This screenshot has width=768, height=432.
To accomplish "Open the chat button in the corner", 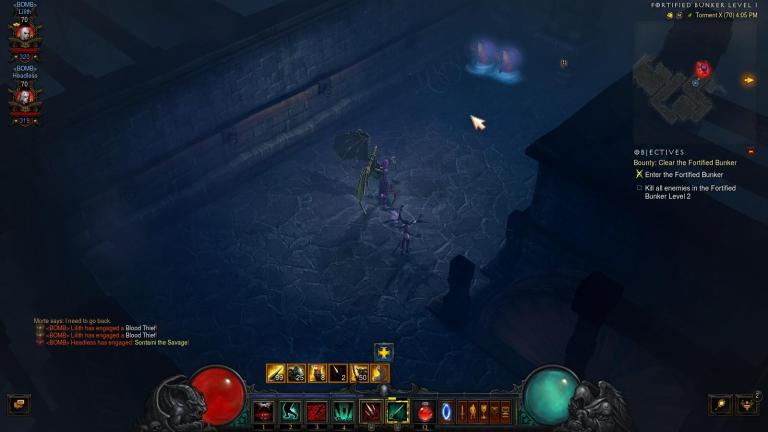I will [17, 404].
